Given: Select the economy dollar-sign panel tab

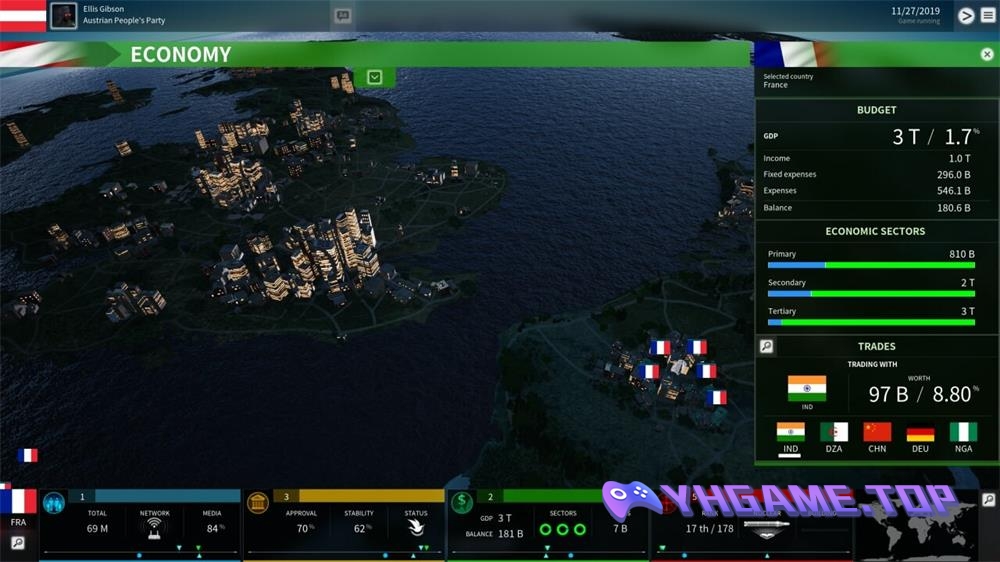Looking at the screenshot, I should [x=462, y=501].
